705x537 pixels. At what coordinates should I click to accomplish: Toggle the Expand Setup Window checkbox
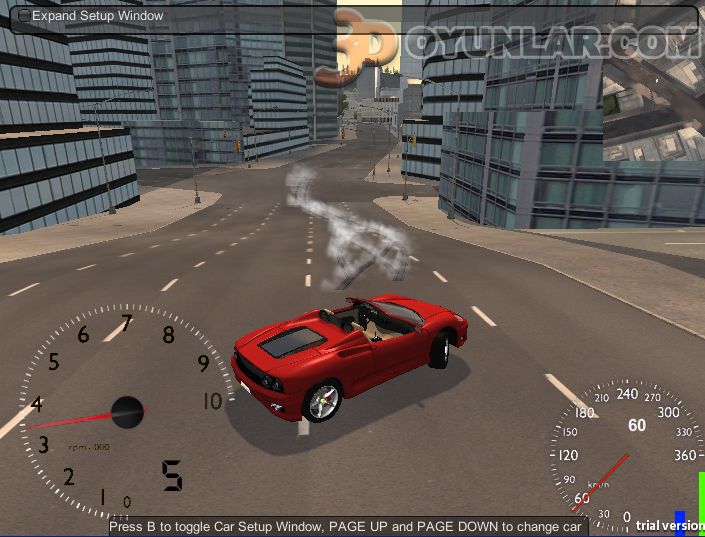point(24,16)
